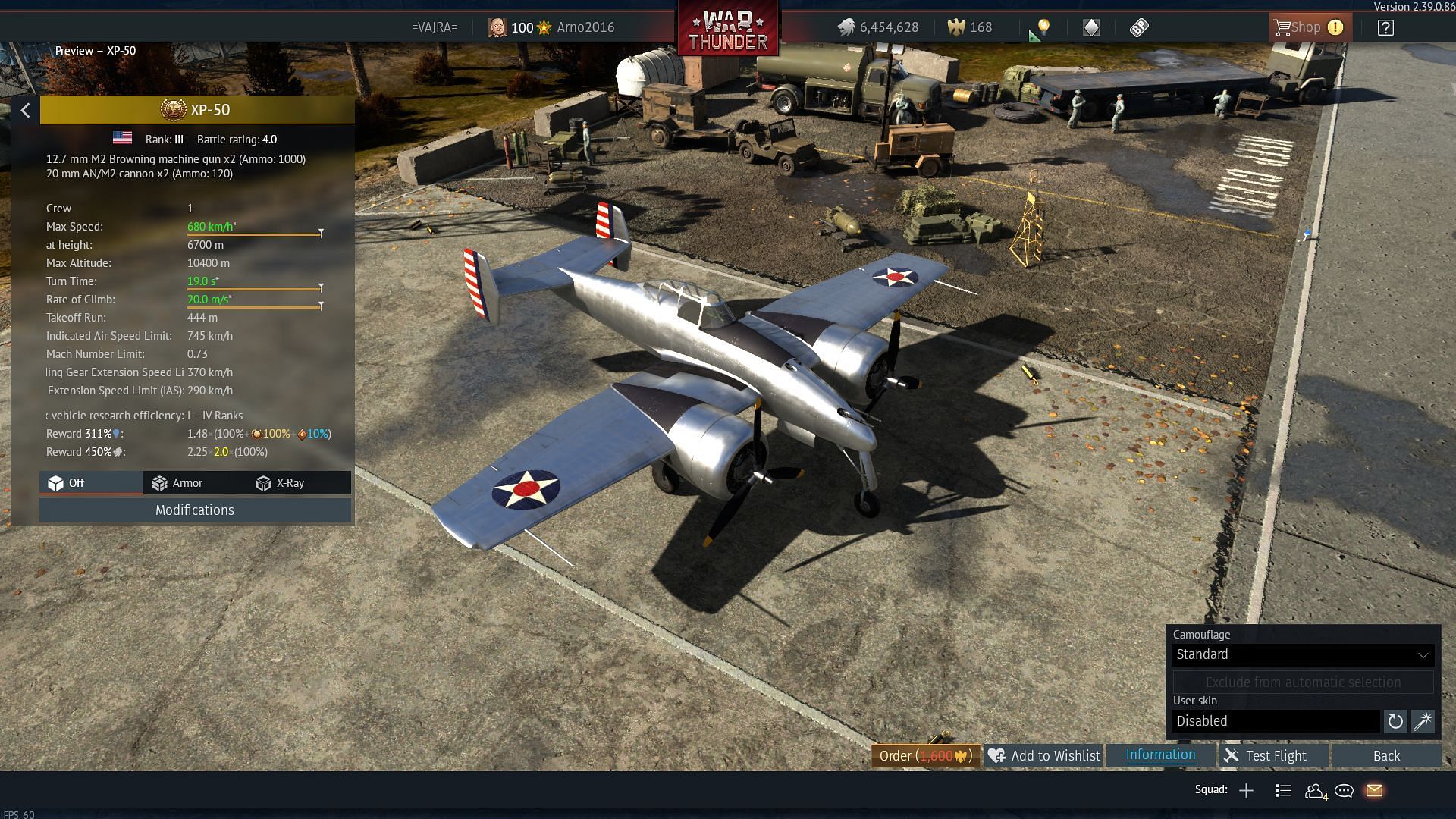Open the chat bubble icon

[1344, 791]
